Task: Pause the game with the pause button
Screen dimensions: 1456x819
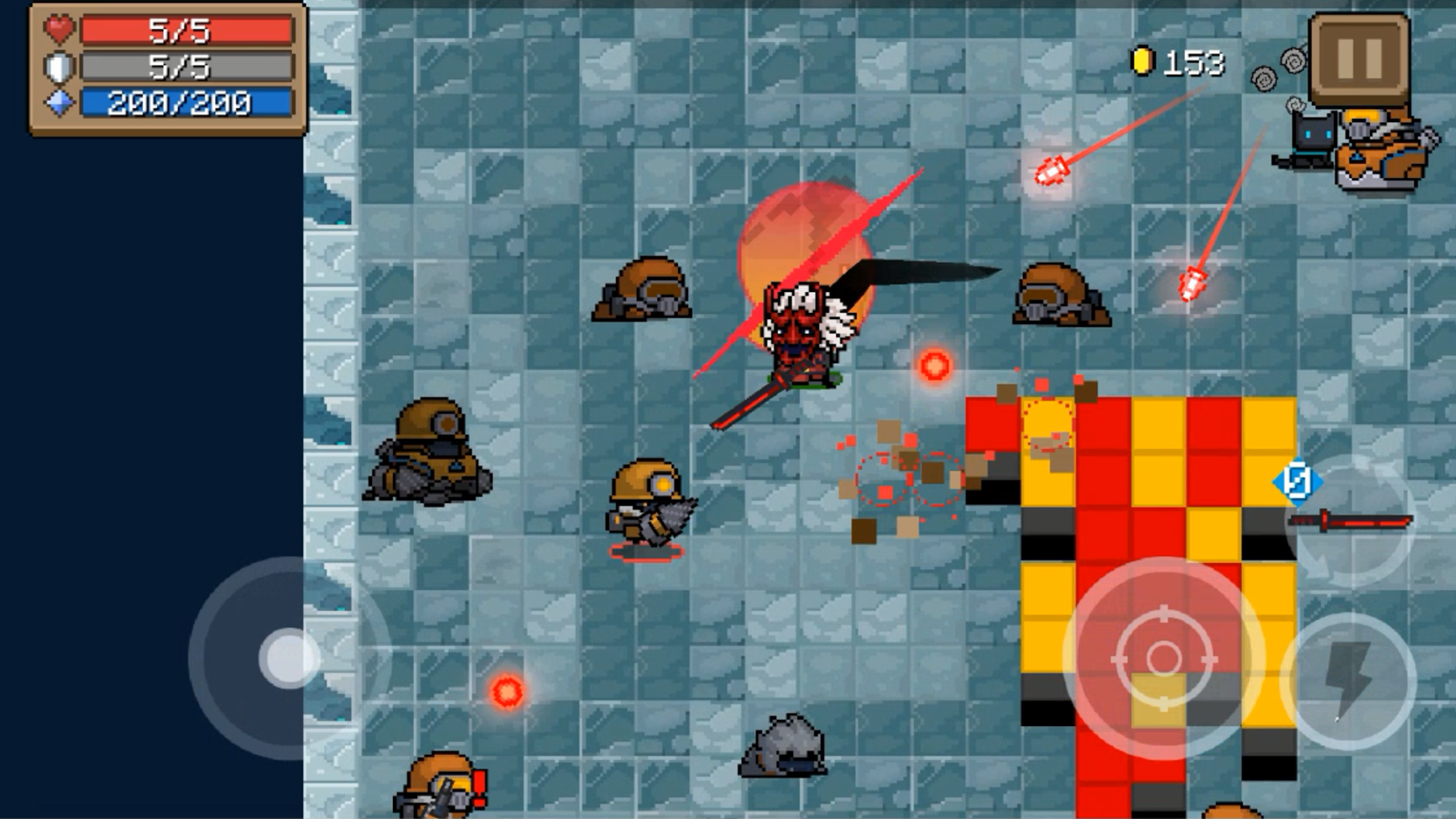Action: point(1359,60)
